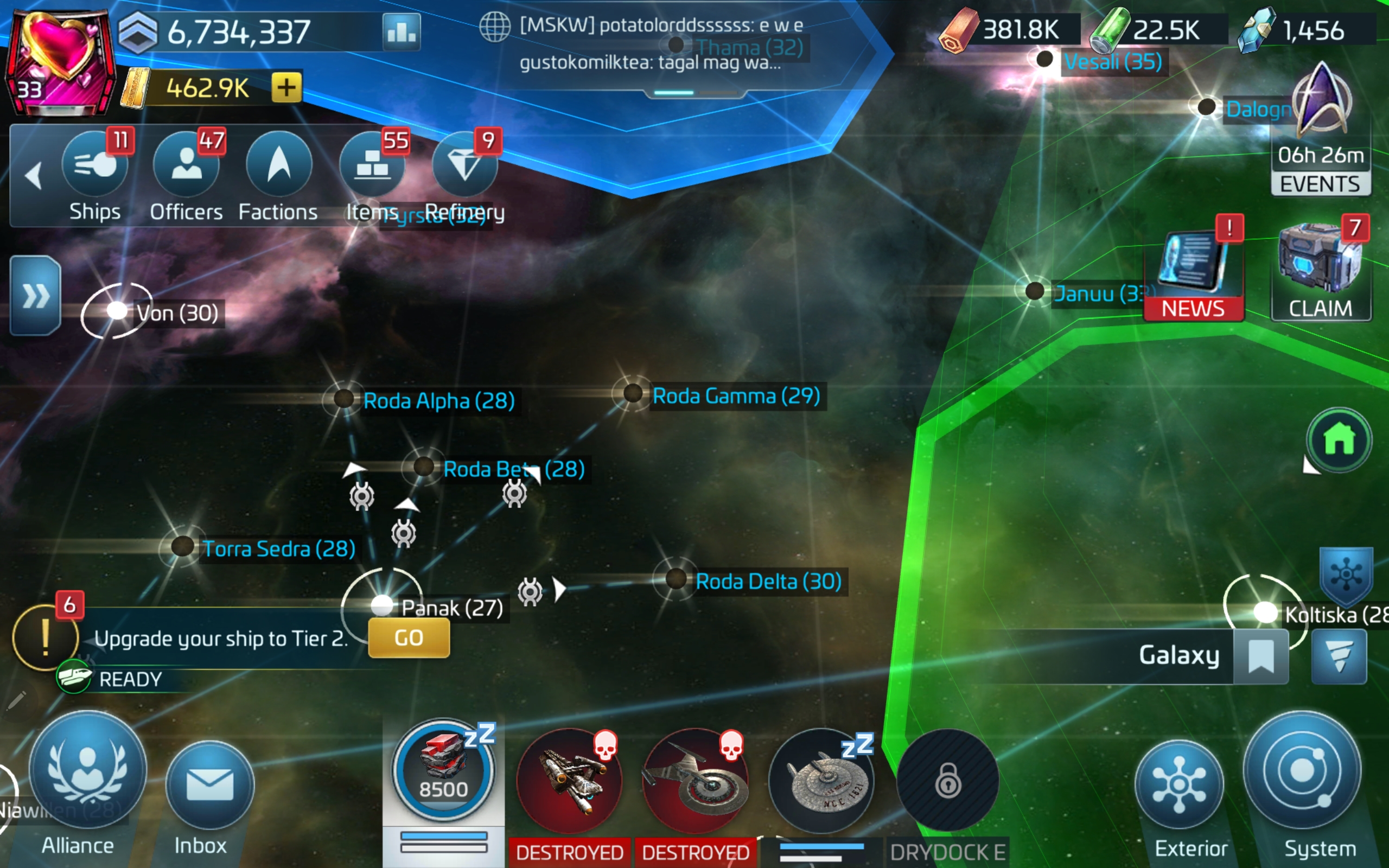Collapse the menu bar with left arrow

coord(34,175)
